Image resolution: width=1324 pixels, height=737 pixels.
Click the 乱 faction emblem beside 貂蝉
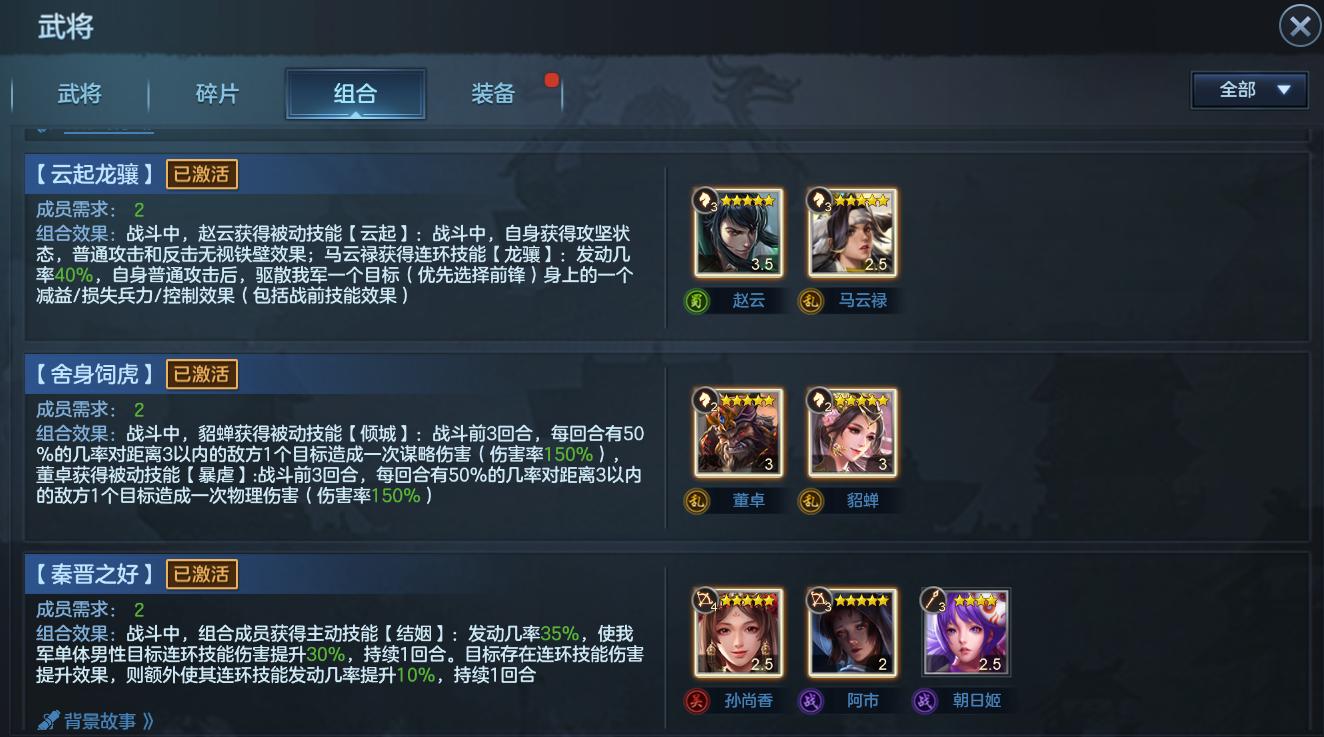point(811,500)
